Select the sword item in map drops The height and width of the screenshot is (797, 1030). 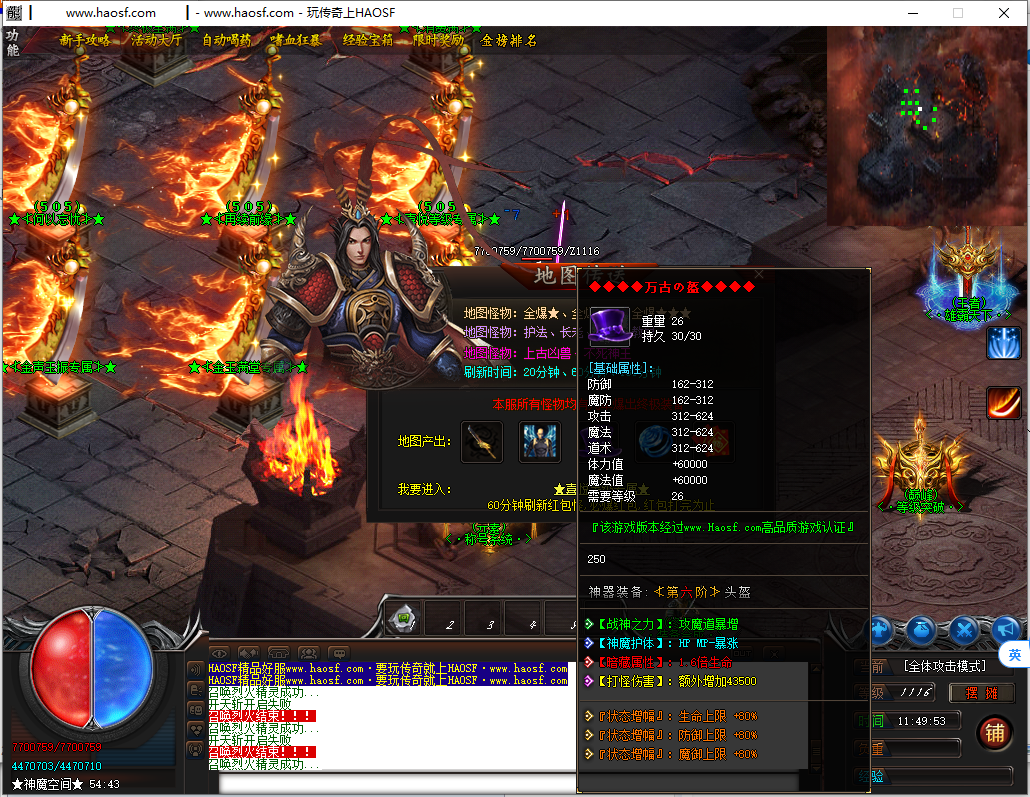(481, 442)
